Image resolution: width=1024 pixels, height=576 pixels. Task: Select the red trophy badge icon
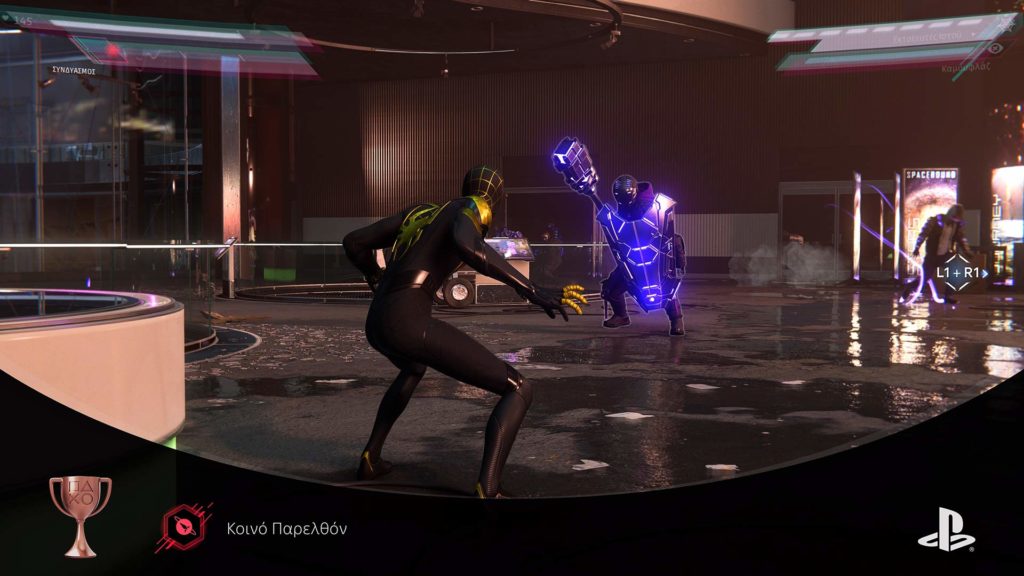pyautogui.click(x=186, y=528)
